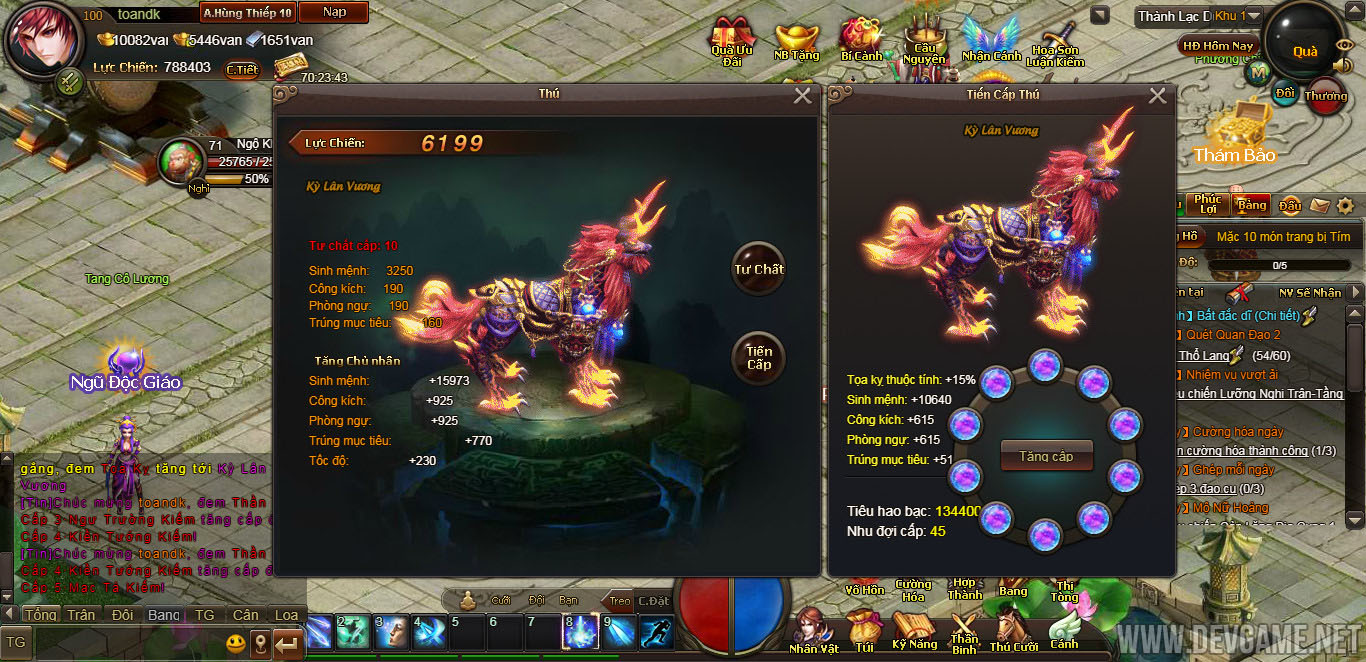Viewport: 1366px width, 662px height.
Task: Open the chat emoji smiley picker
Action: 235,641
